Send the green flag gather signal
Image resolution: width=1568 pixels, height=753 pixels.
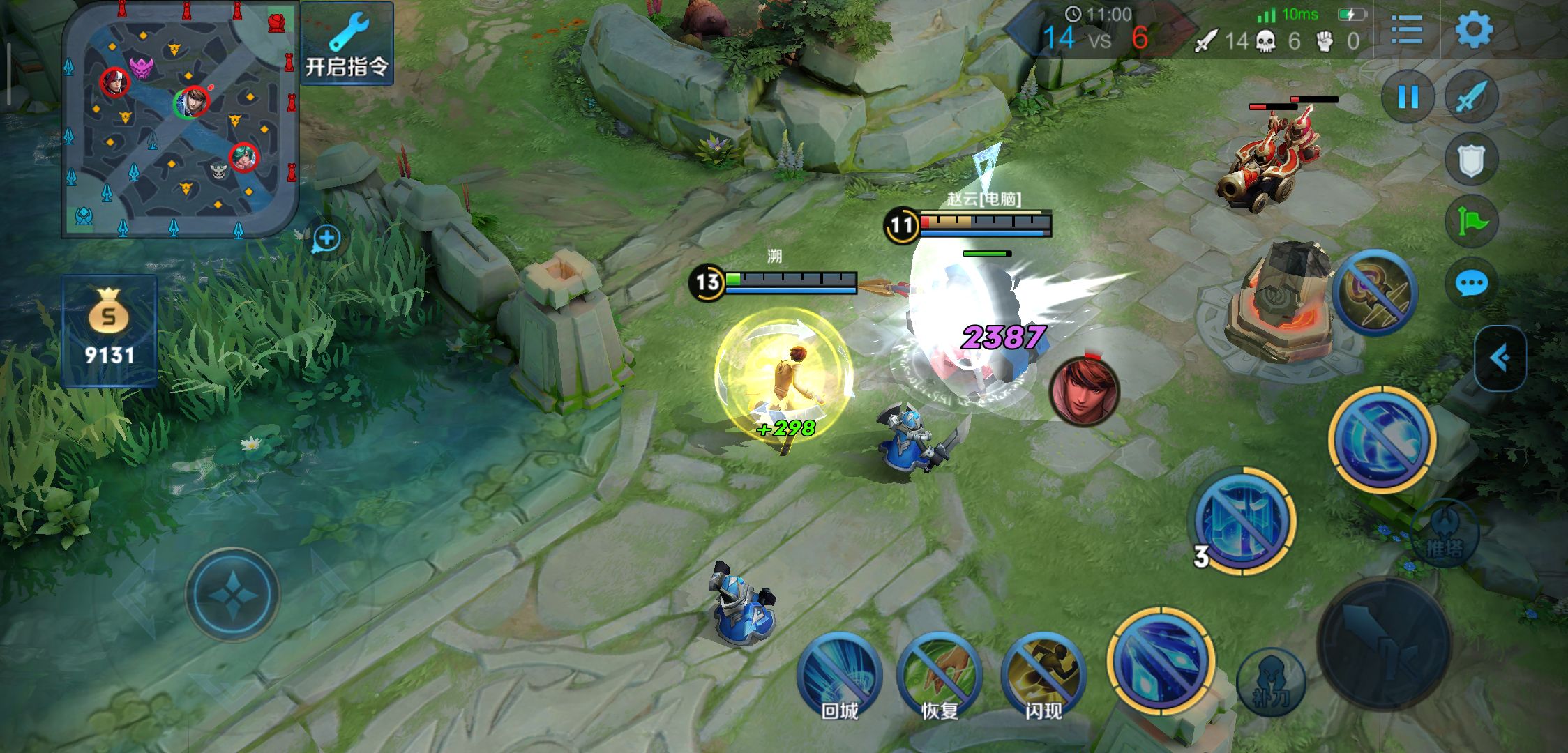[x=1471, y=222]
